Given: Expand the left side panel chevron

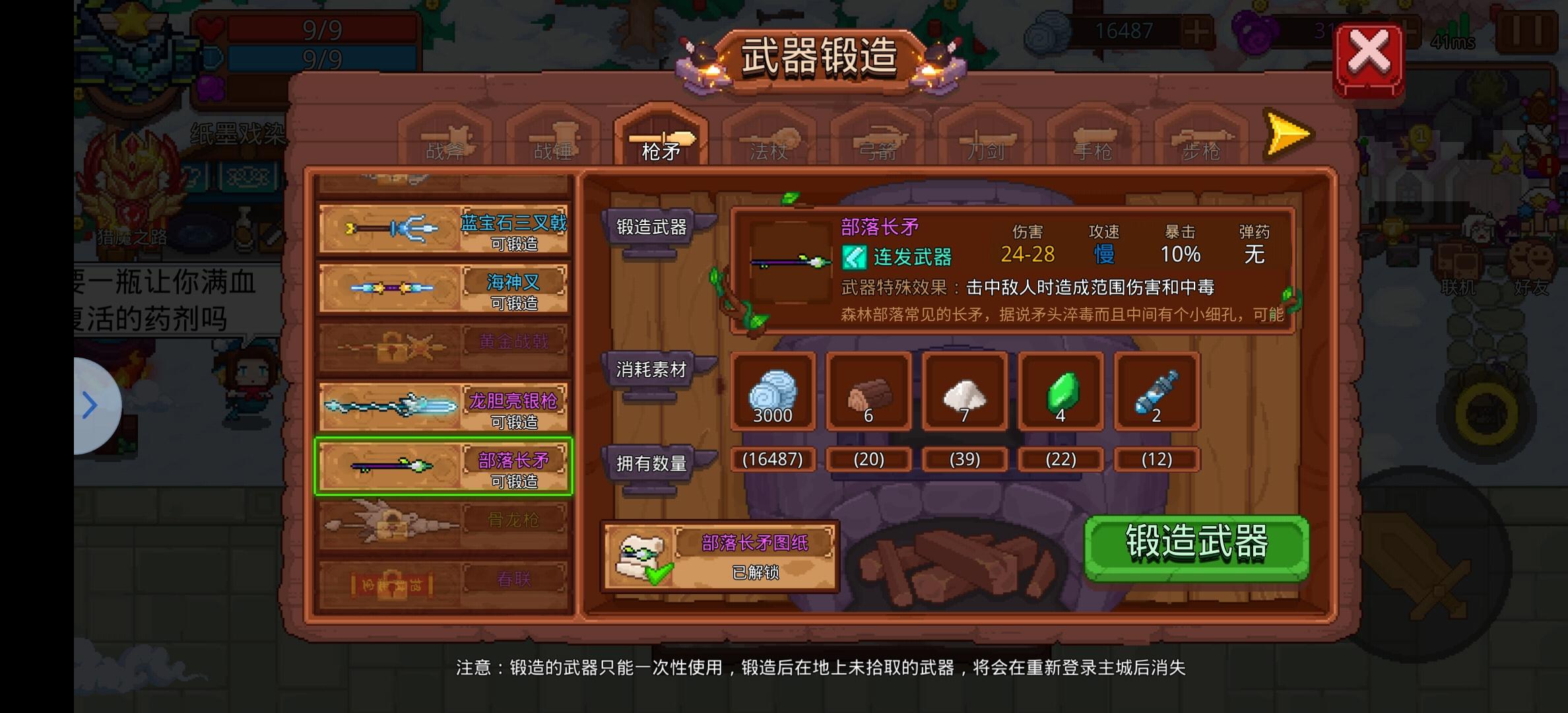Looking at the screenshot, I should click(89, 404).
